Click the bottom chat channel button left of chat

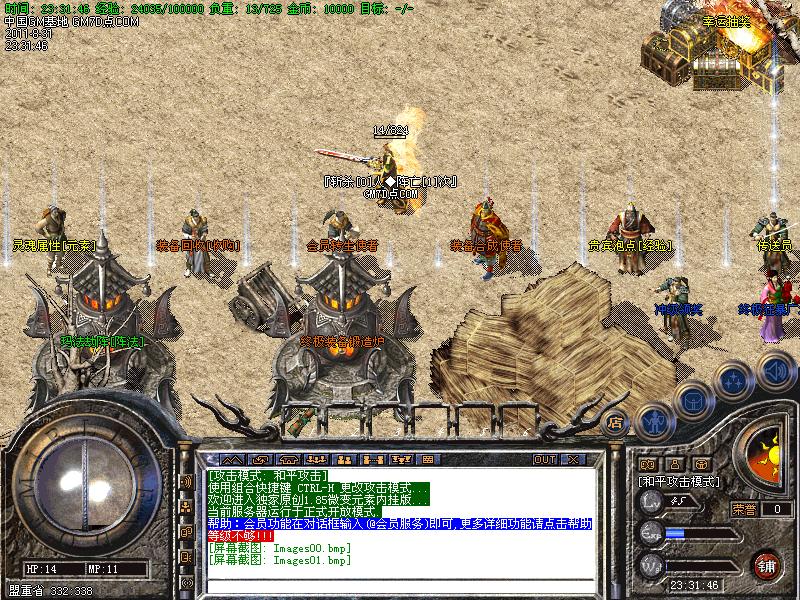coord(186,582)
